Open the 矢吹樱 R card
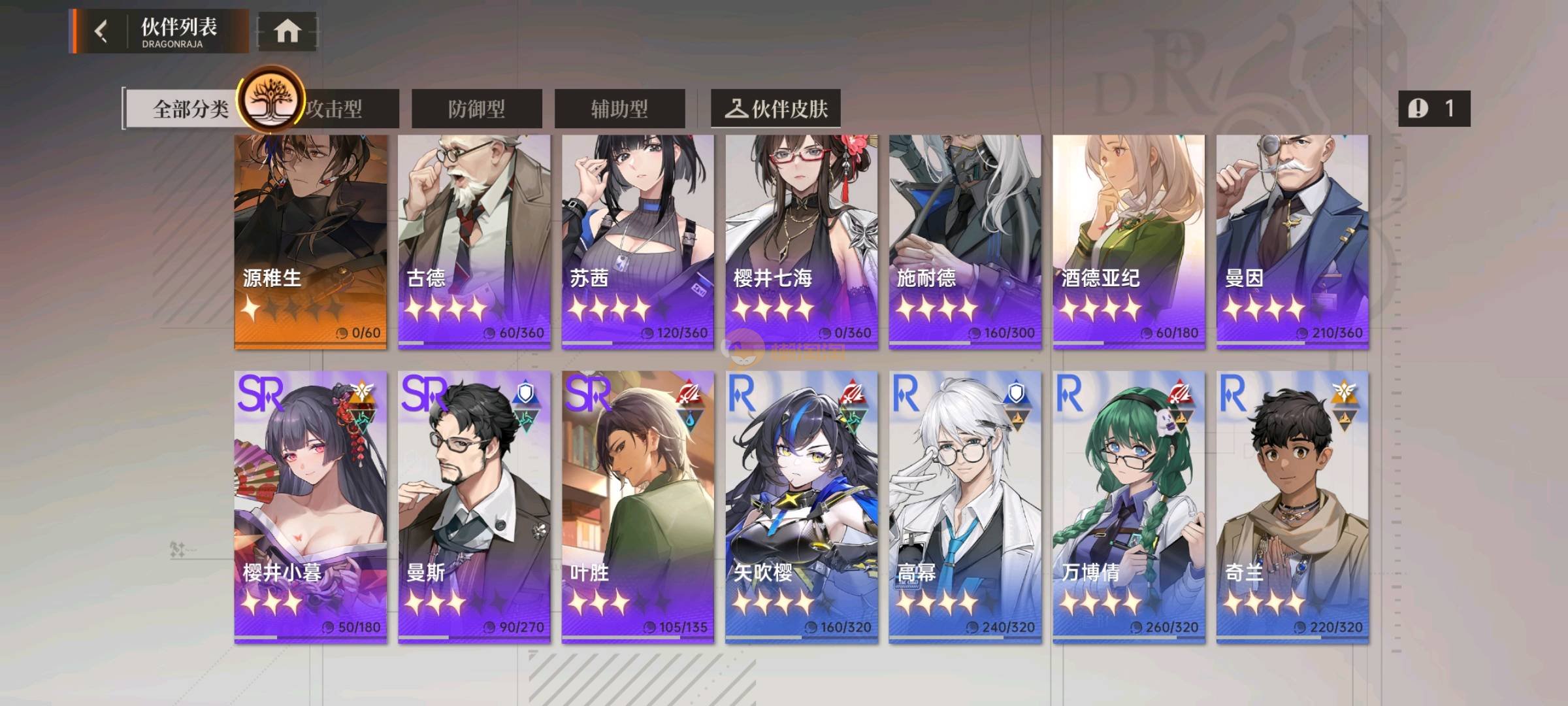The width and height of the screenshot is (1568, 706). (801, 507)
